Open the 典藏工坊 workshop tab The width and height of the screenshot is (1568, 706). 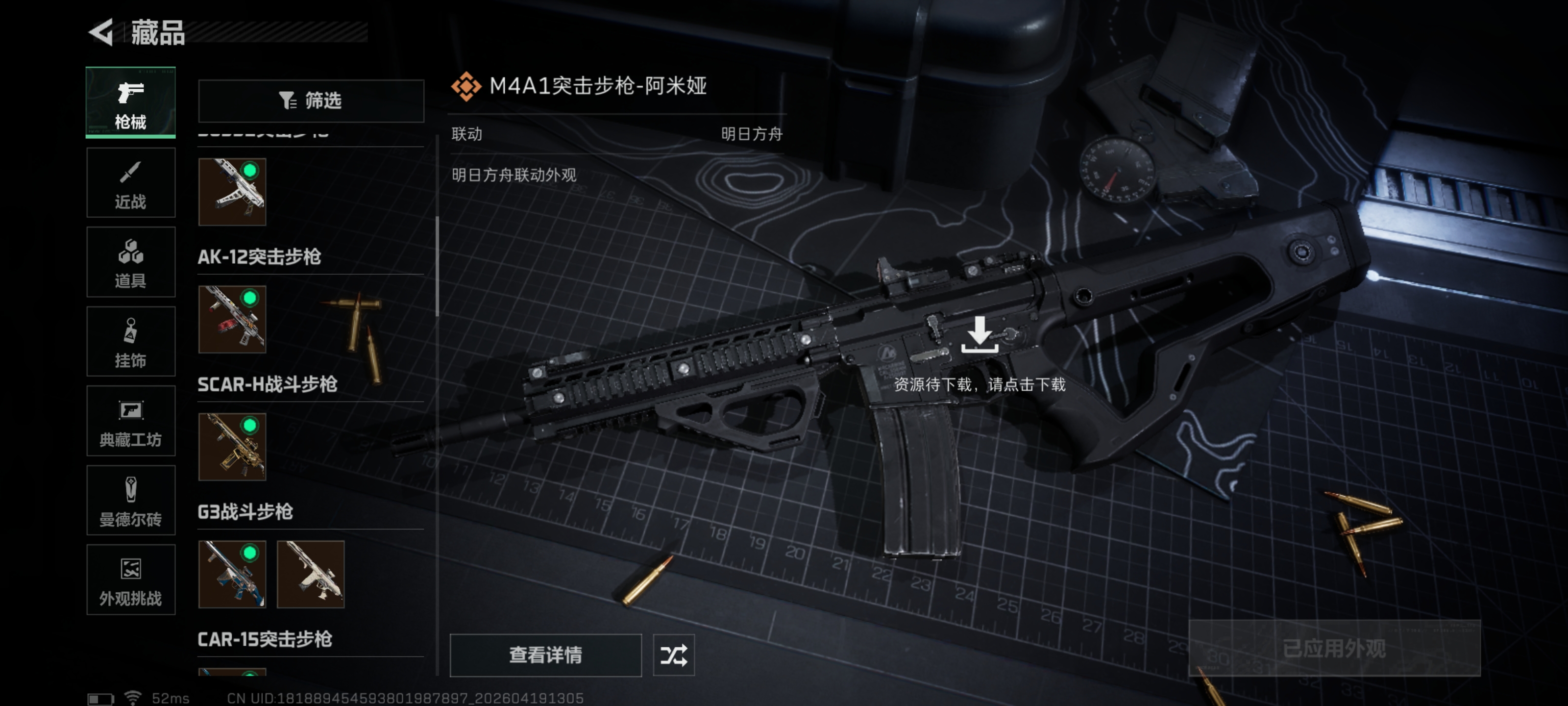point(130,421)
